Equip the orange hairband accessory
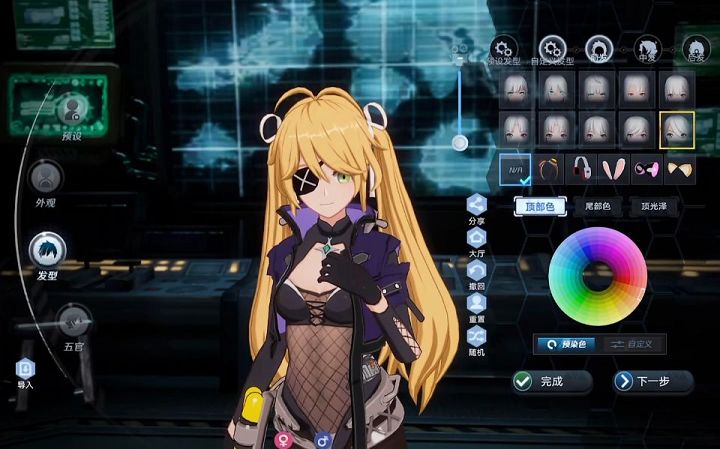The width and height of the screenshot is (720, 449). pyautogui.click(x=548, y=169)
